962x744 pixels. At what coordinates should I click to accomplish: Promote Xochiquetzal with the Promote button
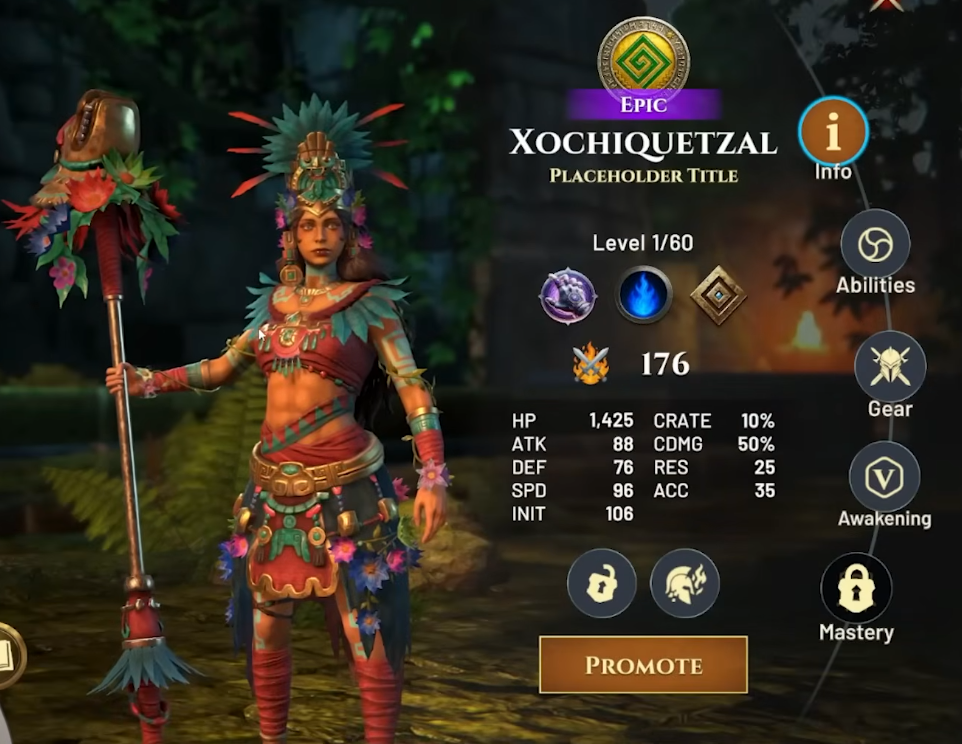643,665
